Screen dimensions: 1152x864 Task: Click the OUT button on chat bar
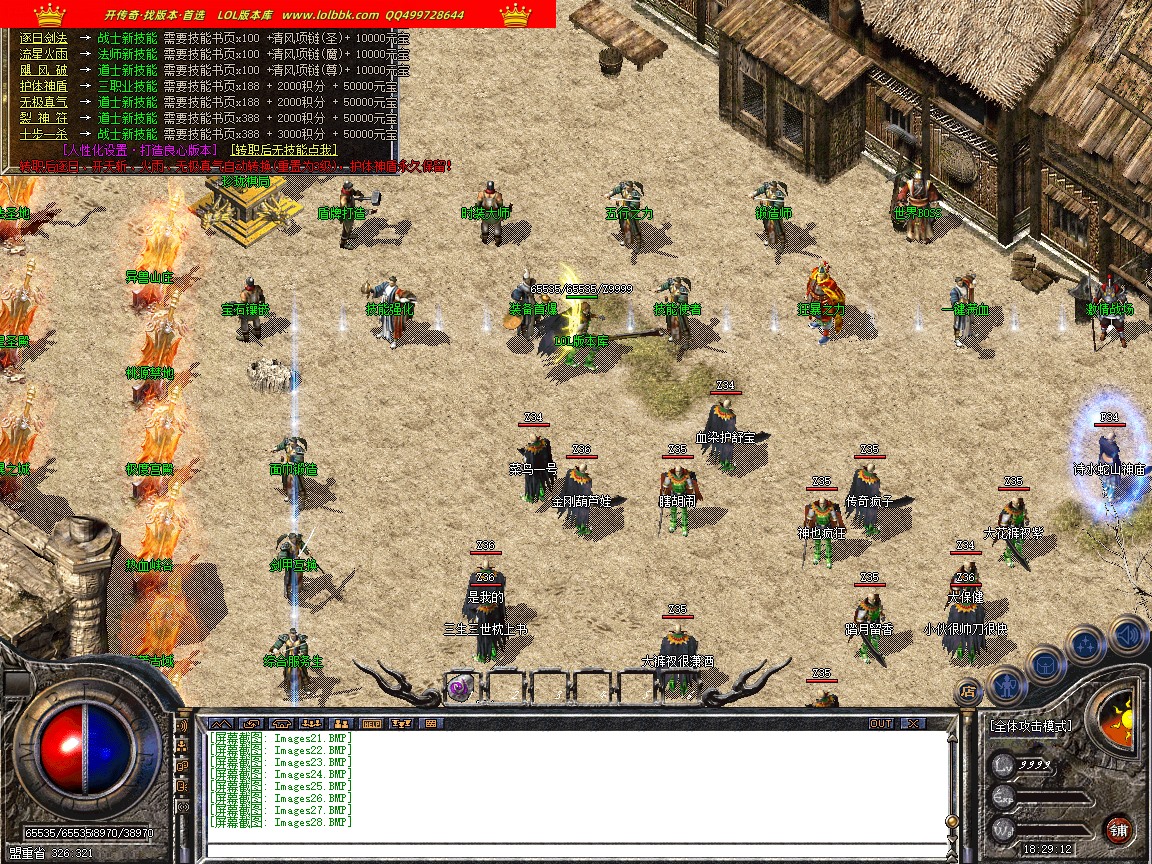click(880, 723)
